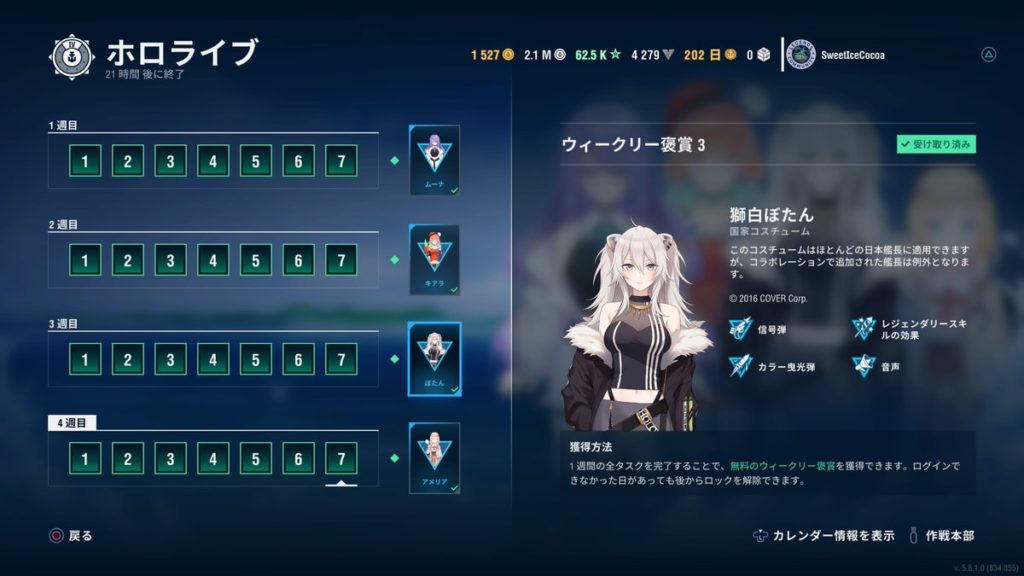1024x576 pixels.
Task: Pick day 5 tile in week 3
Action: 256,359
